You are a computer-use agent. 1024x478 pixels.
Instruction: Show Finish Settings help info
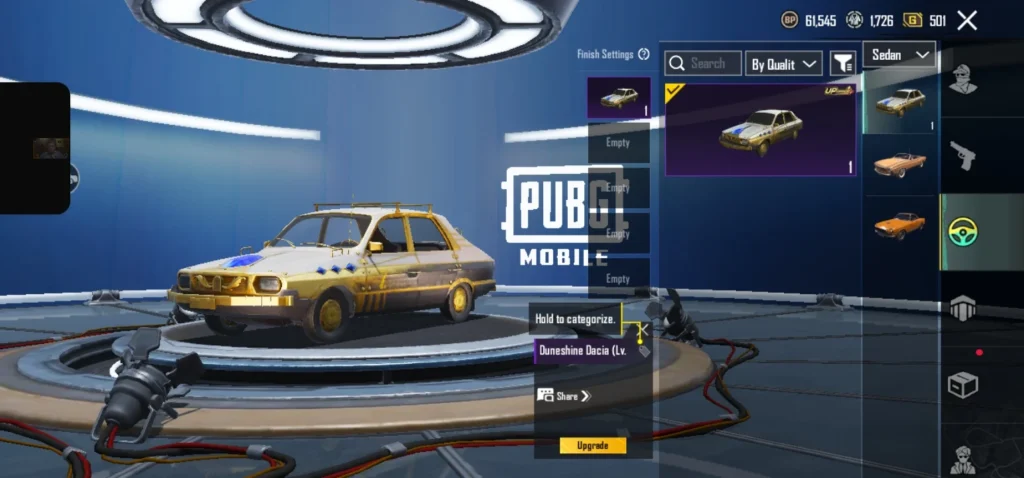click(644, 55)
